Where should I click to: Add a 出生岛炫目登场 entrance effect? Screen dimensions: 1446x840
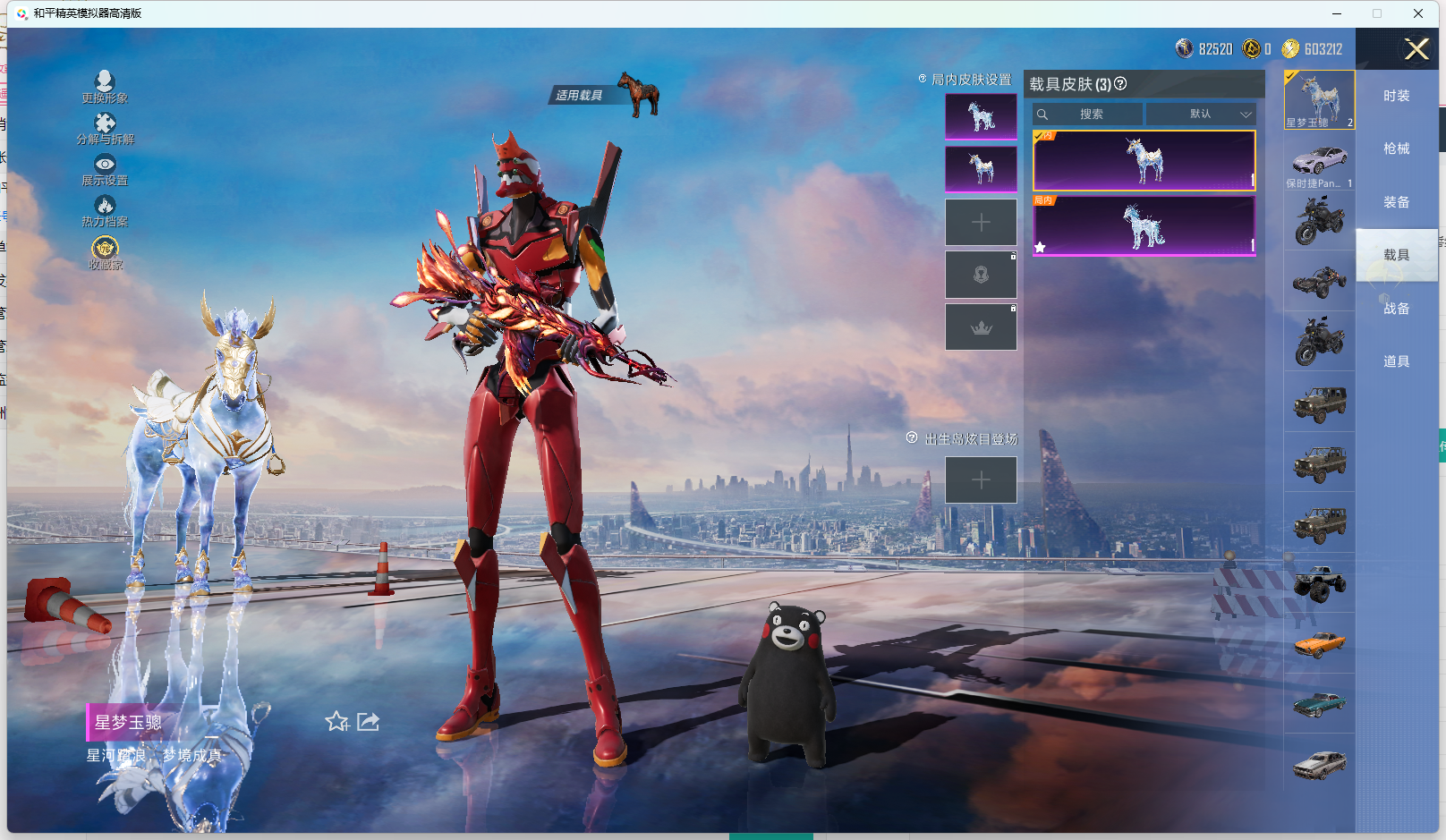click(x=981, y=480)
